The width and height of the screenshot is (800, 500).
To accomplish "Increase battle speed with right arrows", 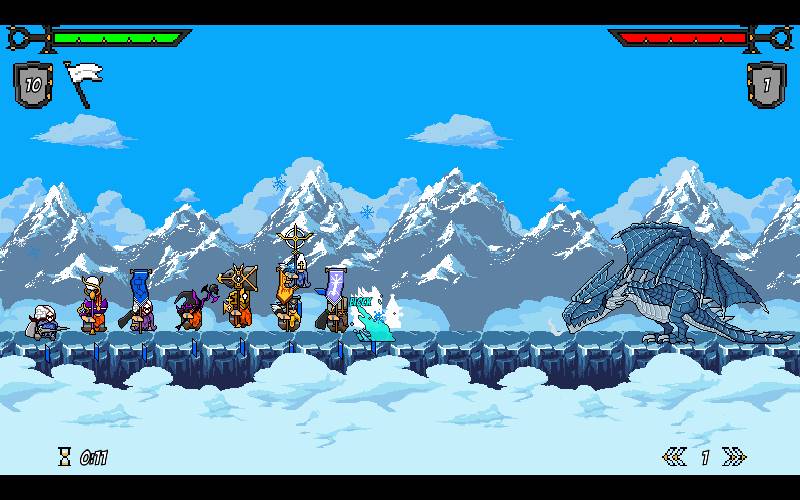I will point(734,457).
